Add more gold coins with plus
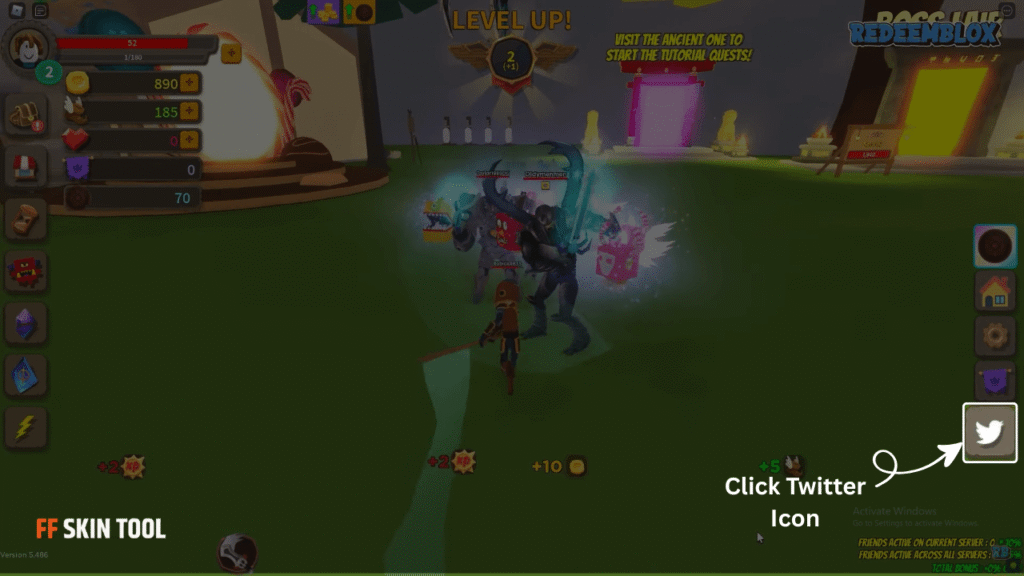 click(x=189, y=84)
